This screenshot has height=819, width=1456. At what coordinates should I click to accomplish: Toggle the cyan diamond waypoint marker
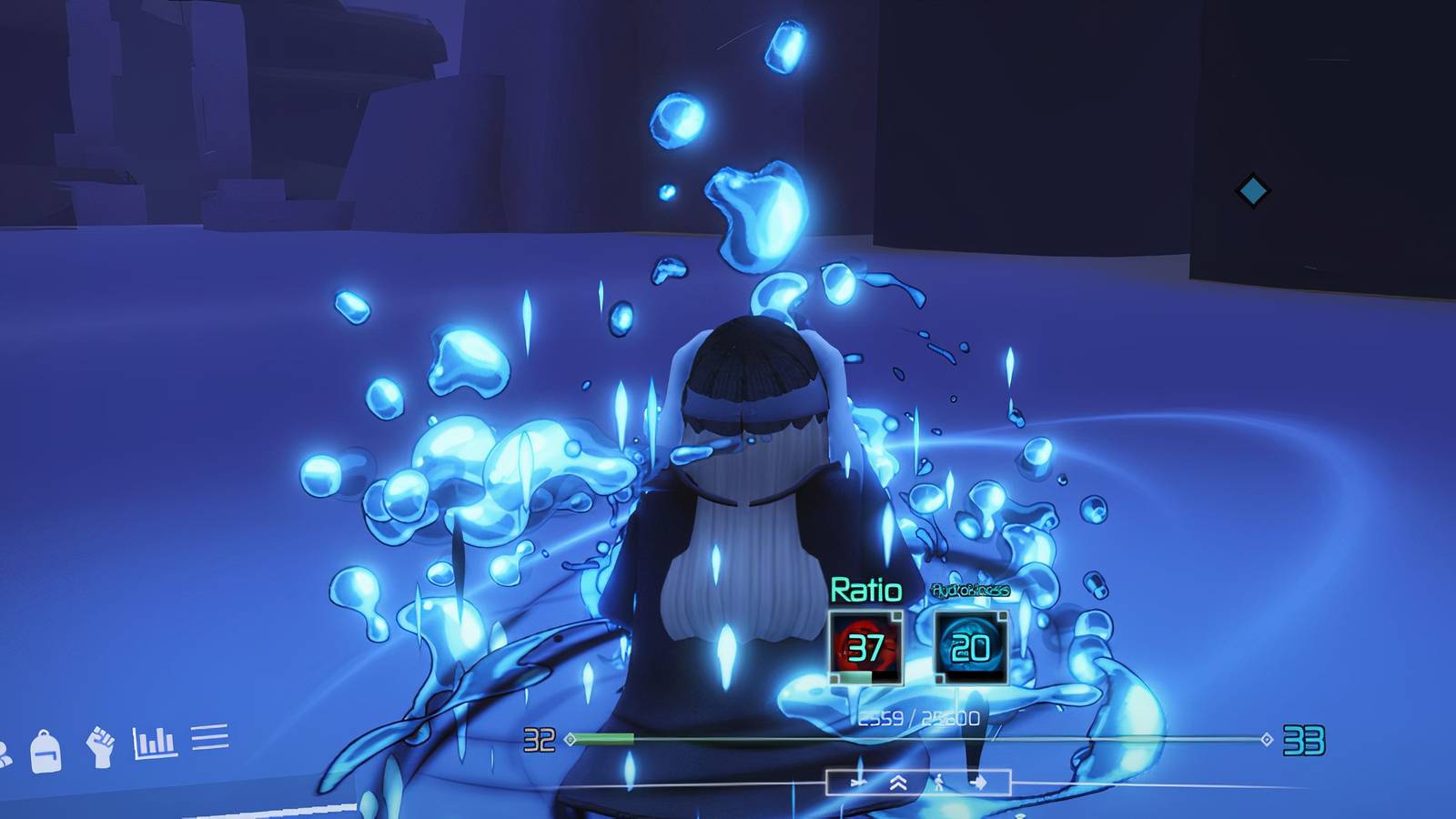click(1252, 189)
